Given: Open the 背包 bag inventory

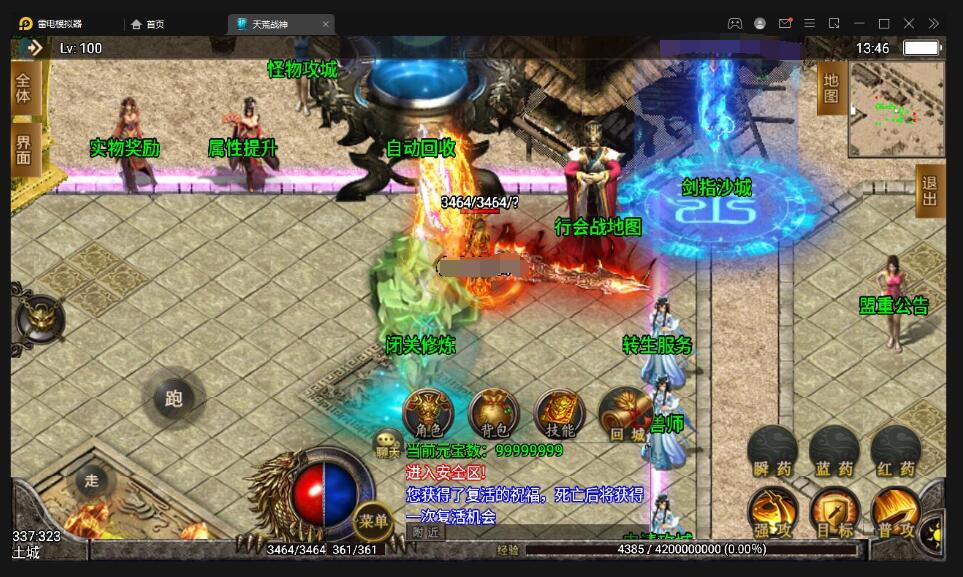Looking at the screenshot, I should pyautogui.click(x=494, y=413).
